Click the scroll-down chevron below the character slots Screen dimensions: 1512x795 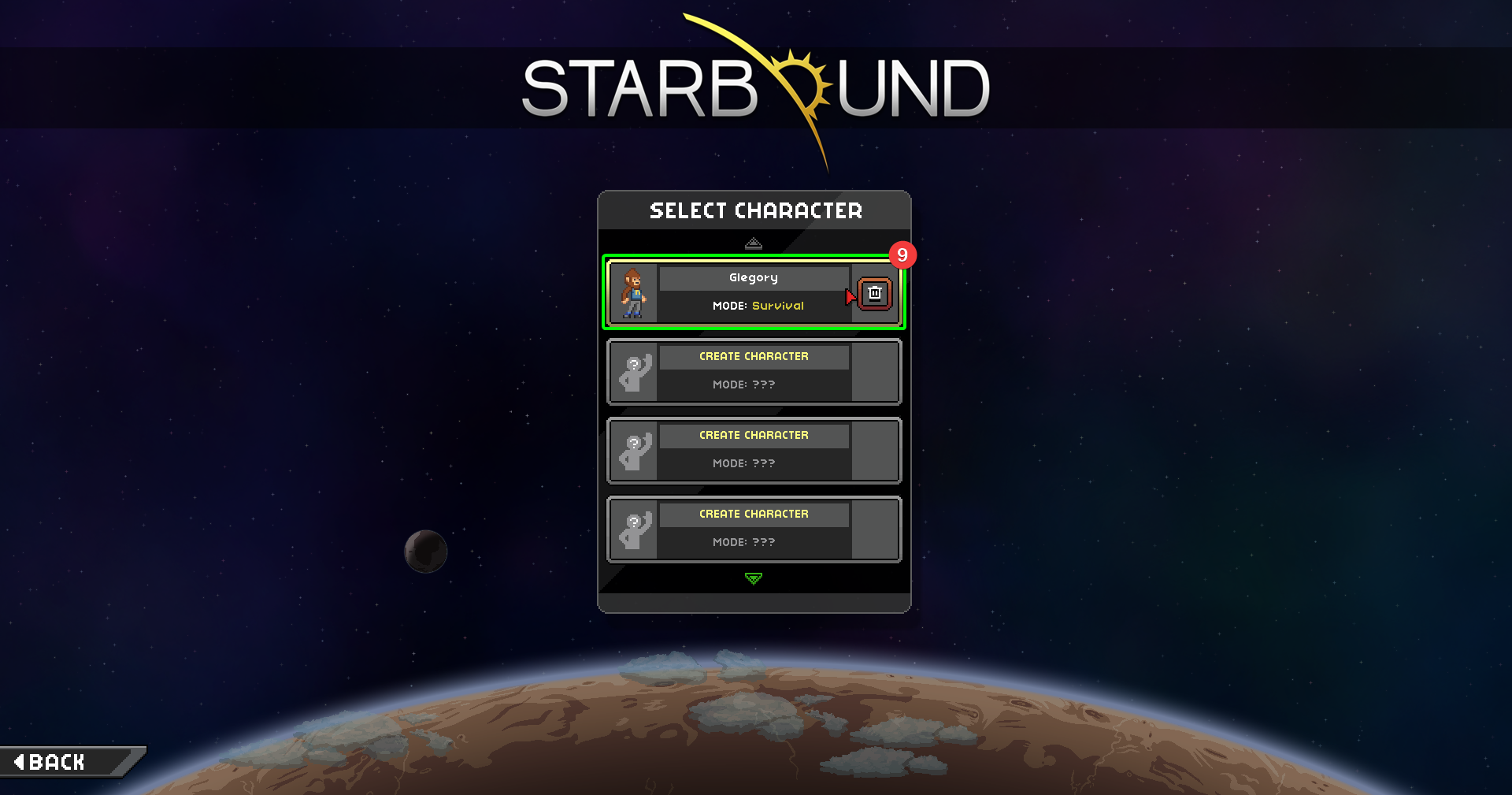[754, 579]
